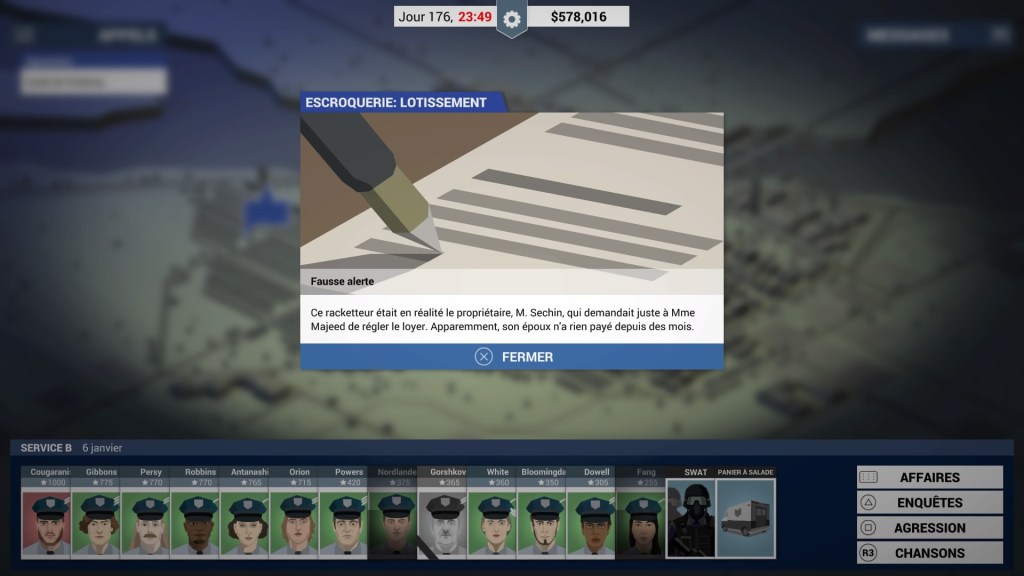
Task: Close the fausse alerte dialog with Fermer
Action: tap(512, 357)
